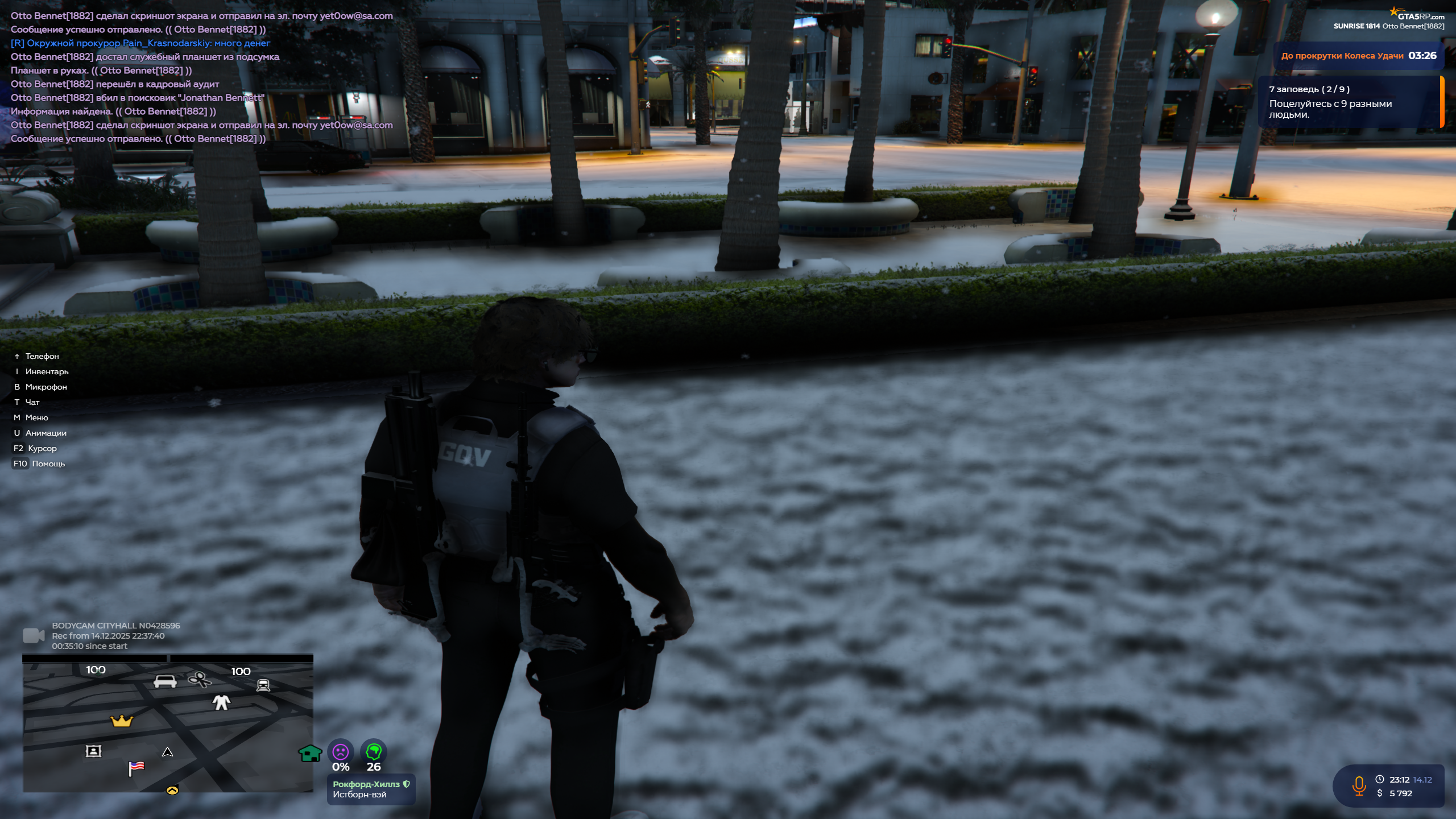The height and width of the screenshot is (819, 1456).
Task: Open the Рокфорд-Хиллз location panel
Action: pyautogui.click(x=371, y=789)
